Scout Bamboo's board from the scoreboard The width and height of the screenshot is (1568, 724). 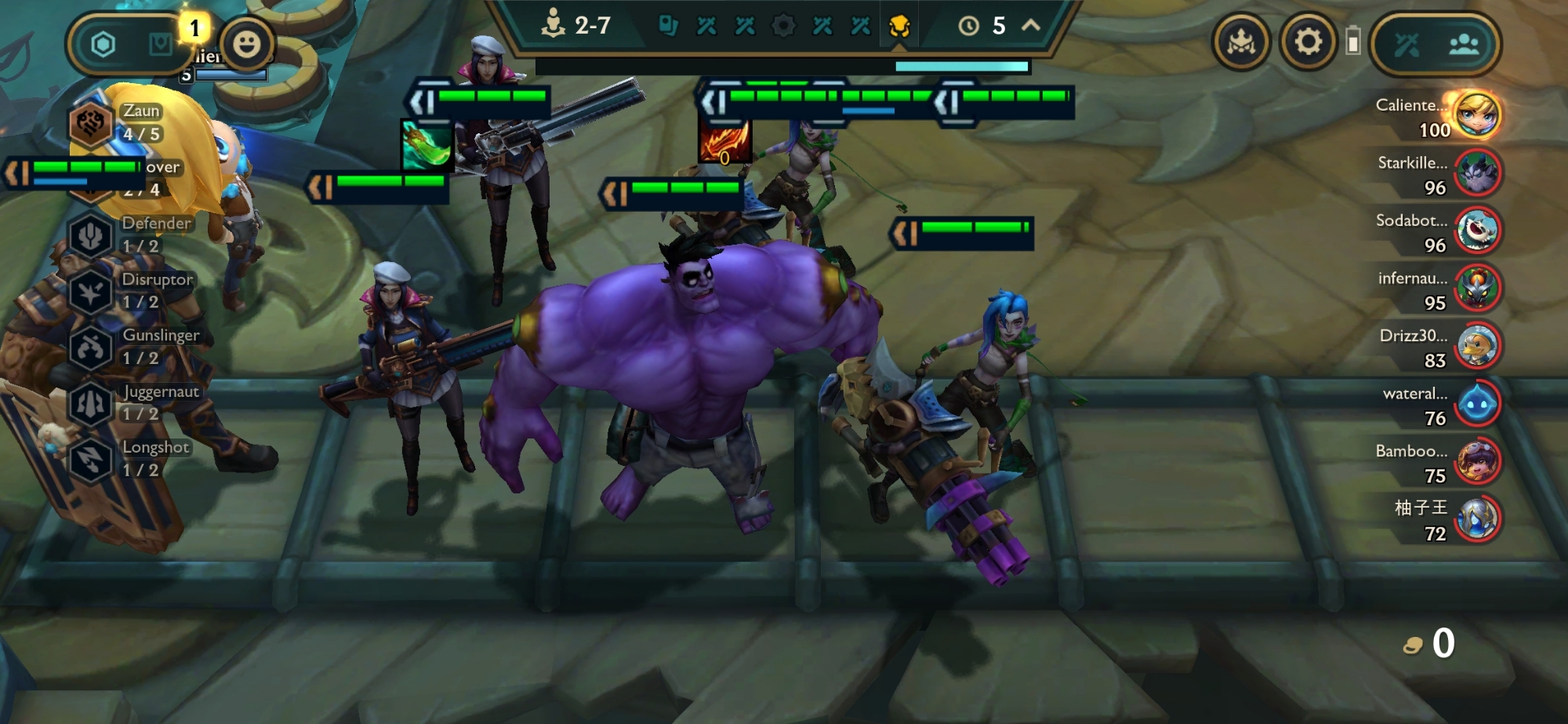pos(1477,461)
